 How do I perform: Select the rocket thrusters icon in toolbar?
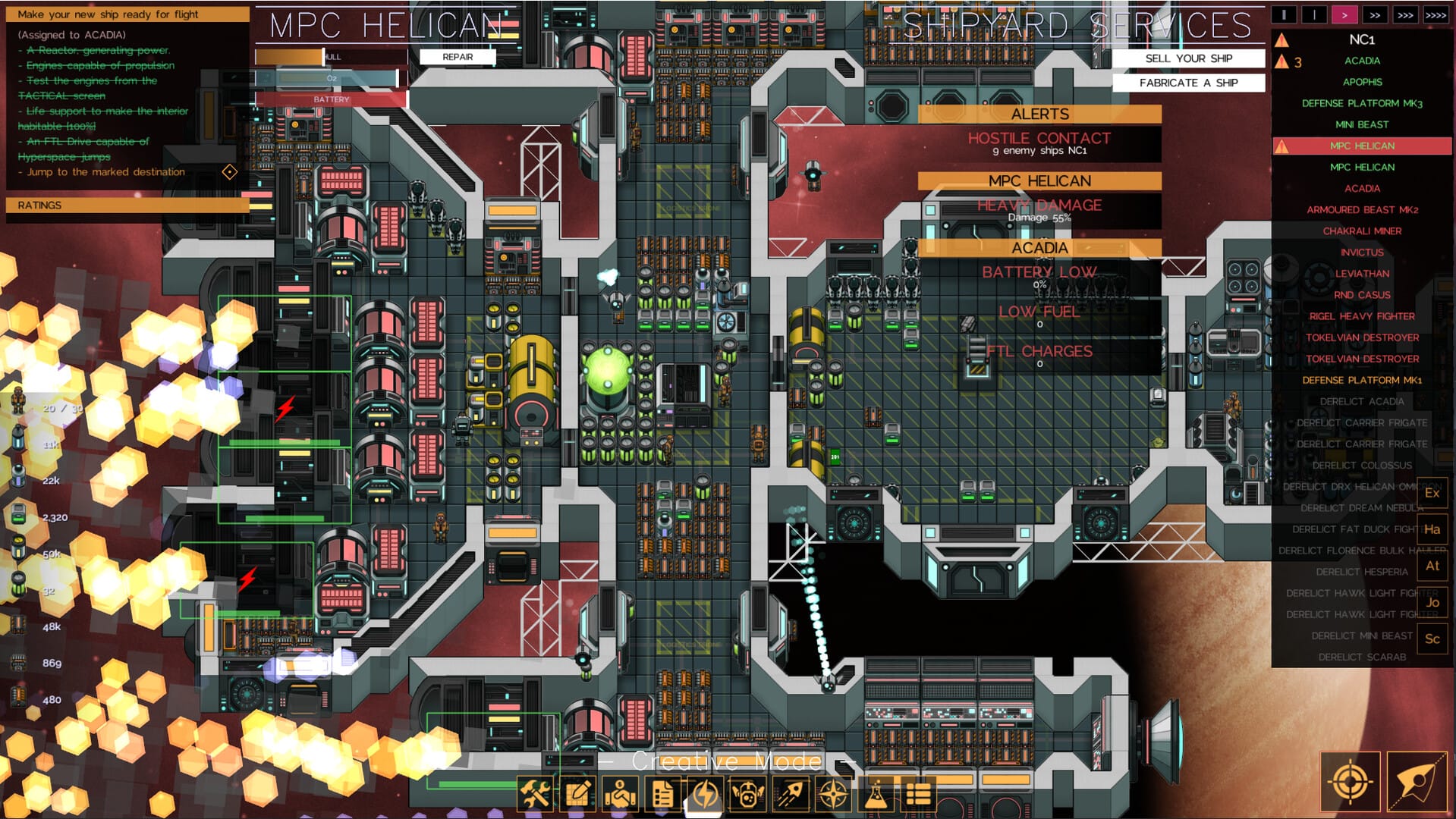point(791,794)
